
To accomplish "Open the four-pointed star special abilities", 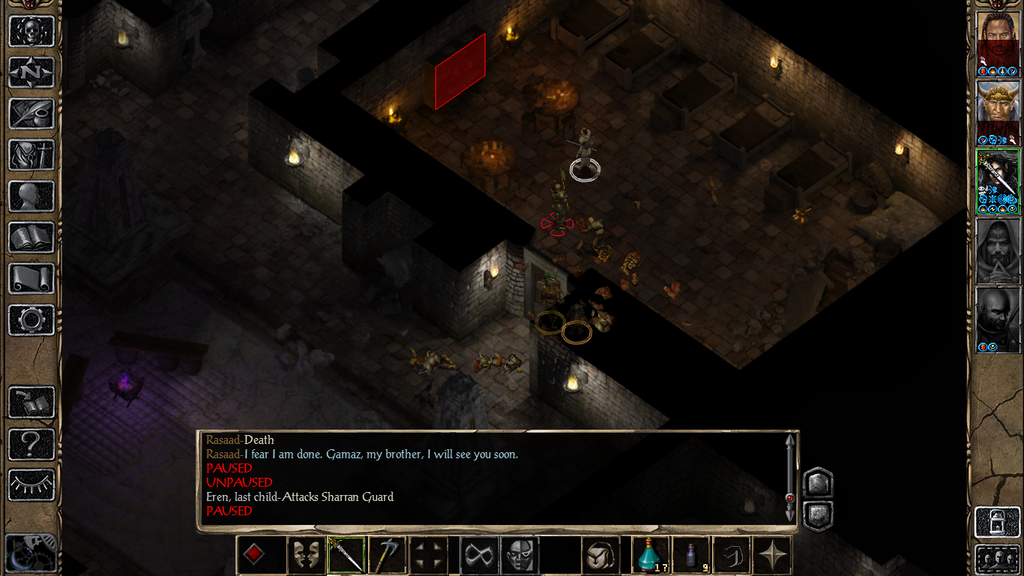I will click(773, 554).
